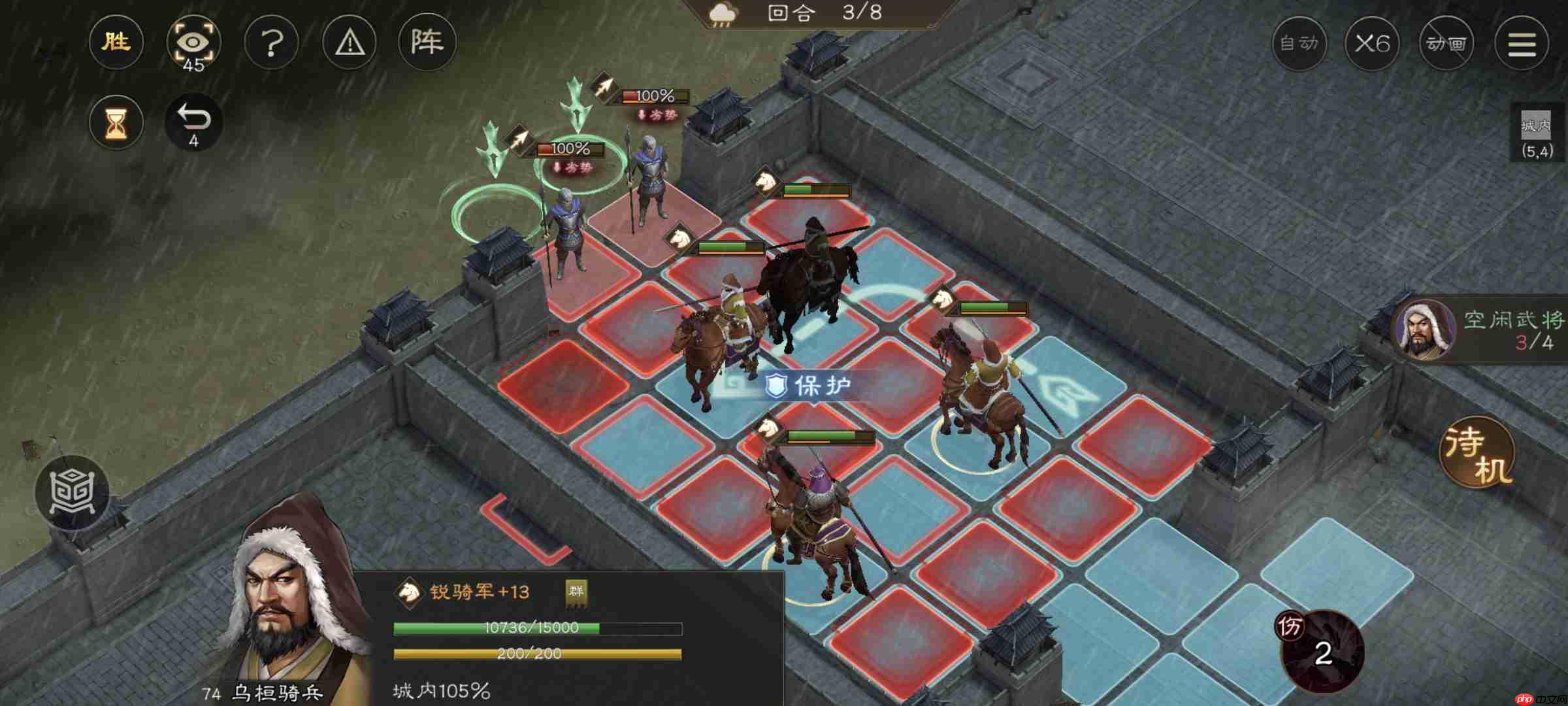
Task: Click the hourglass timer icon
Action: pyautogui.click(x=116, y=122)
